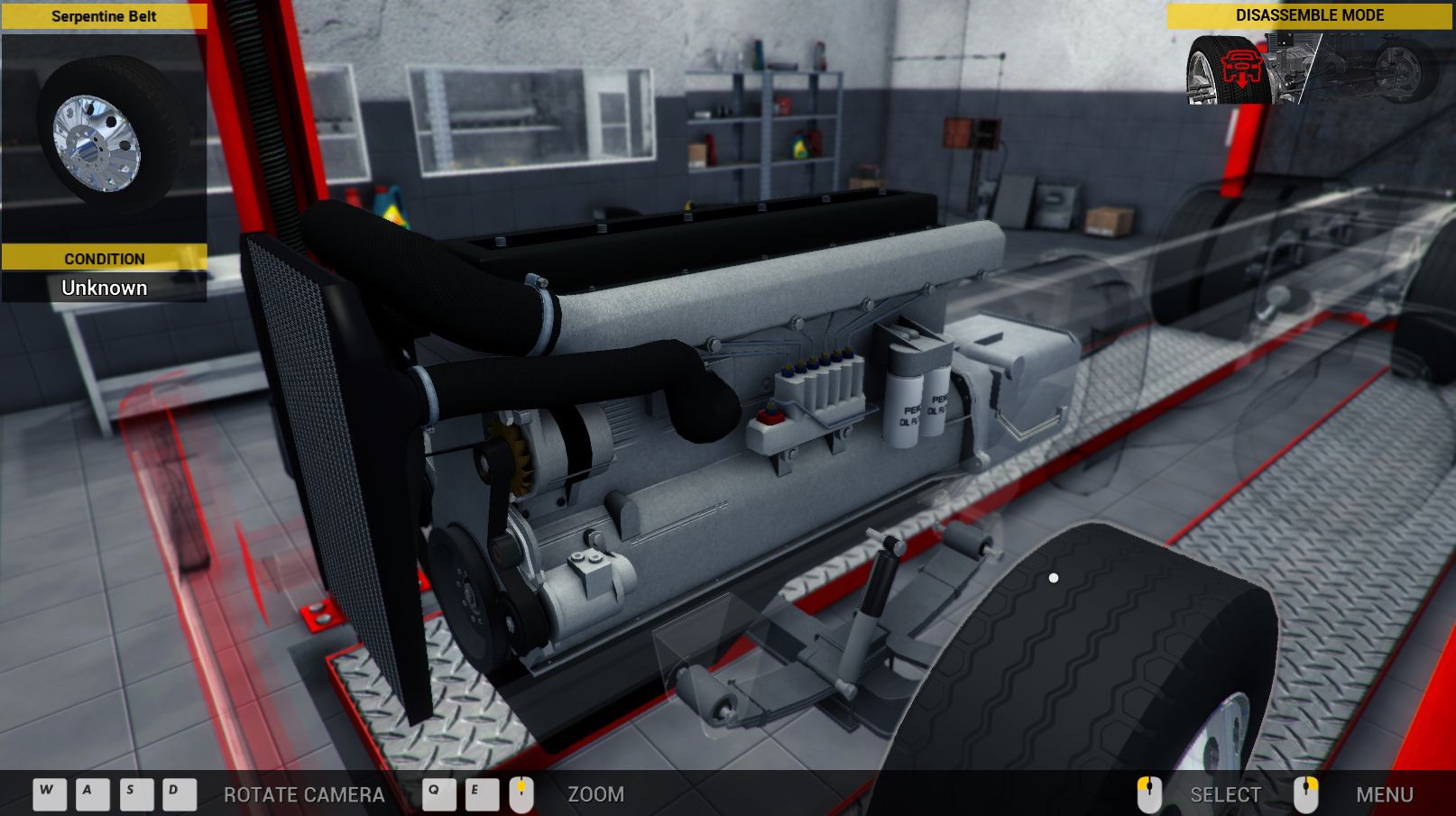Click the ROTATE CAMERA label
This screenshot has height=816, width=1456.
click(x=304, y=795)
